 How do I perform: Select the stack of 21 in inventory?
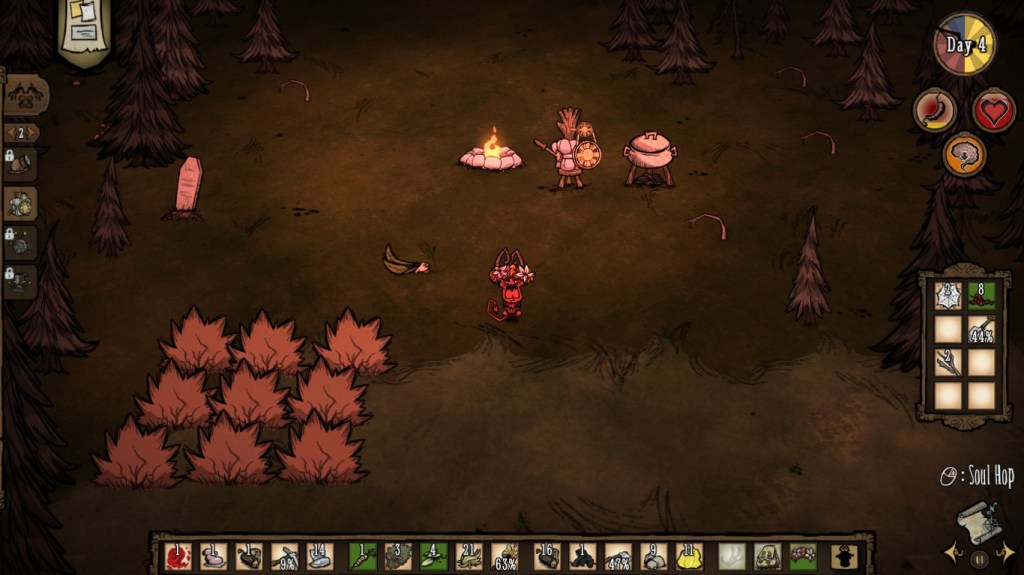[x=470, y=556]
